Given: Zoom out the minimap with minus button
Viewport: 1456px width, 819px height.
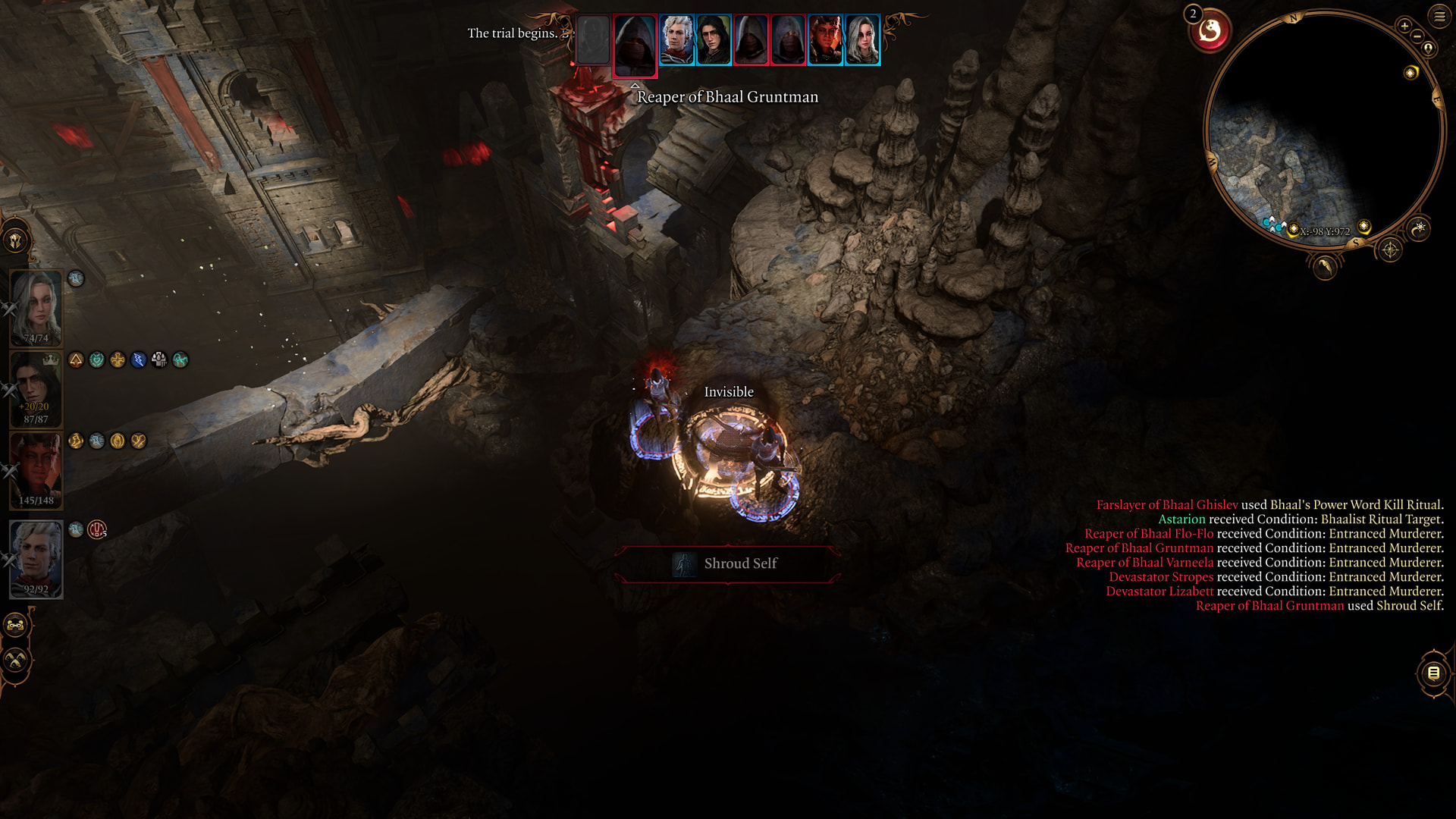Looking at the screenshot, I should click(x=1417, y=36).
